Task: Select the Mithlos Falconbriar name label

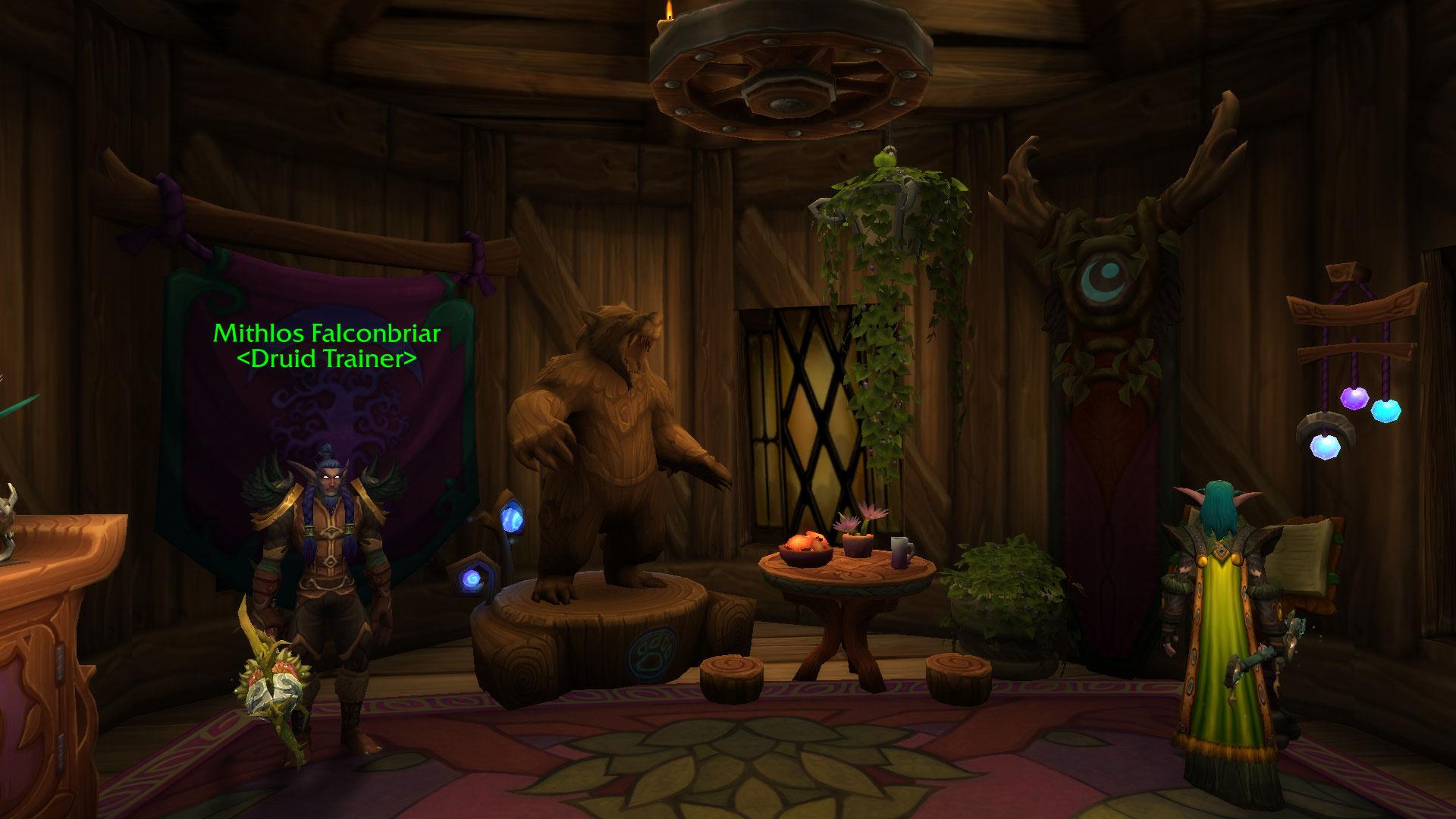Action: point(327,333)
